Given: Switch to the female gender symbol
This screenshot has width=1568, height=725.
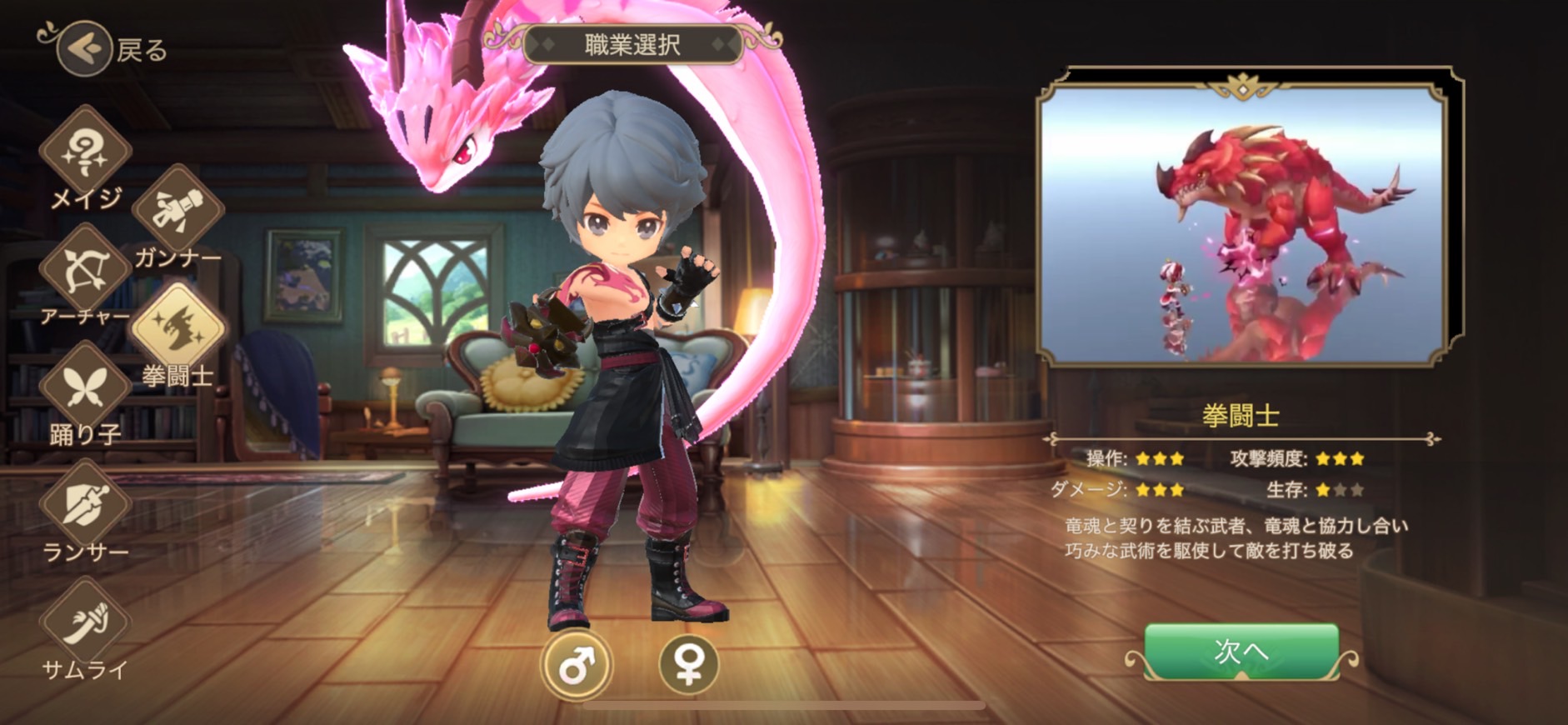Looking at the screenshot, I should pyautogui.click(x=688, y=665).
